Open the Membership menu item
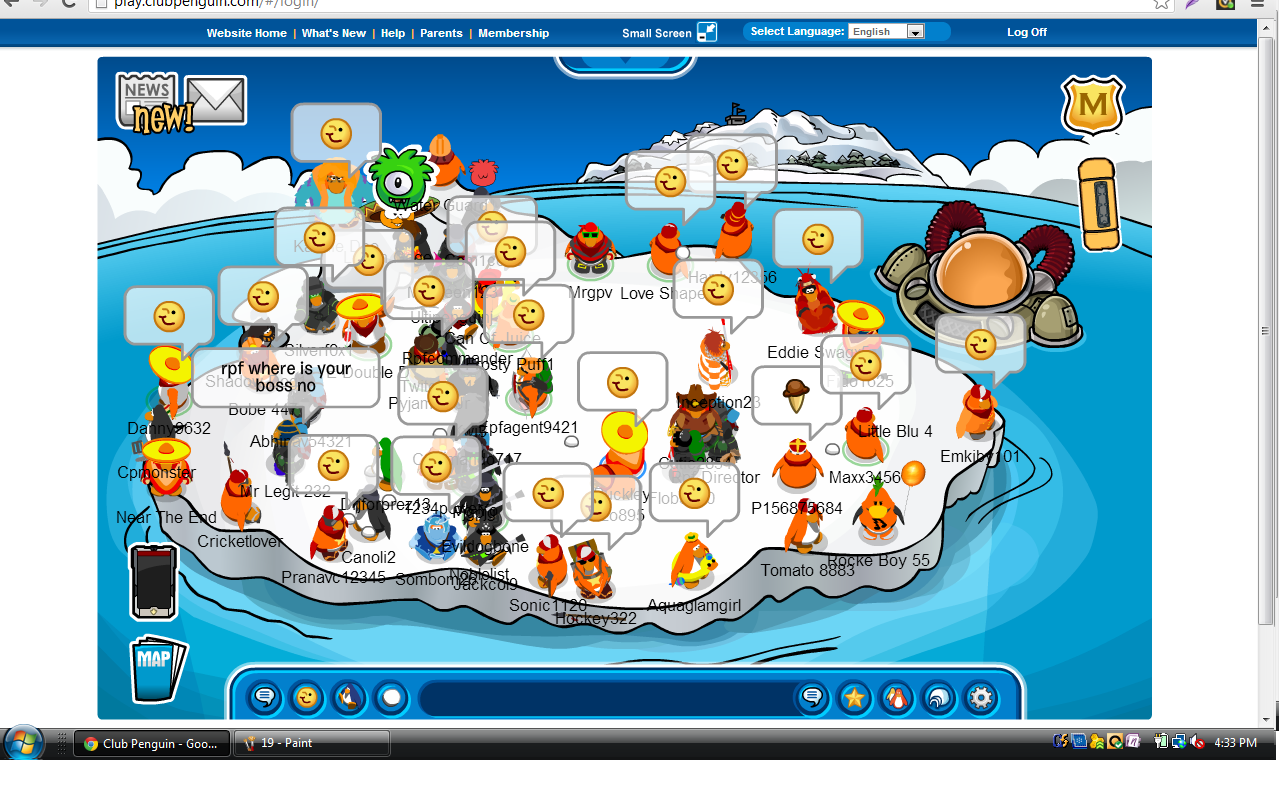This screenshot has width=1280, height=800. (513, 32)
